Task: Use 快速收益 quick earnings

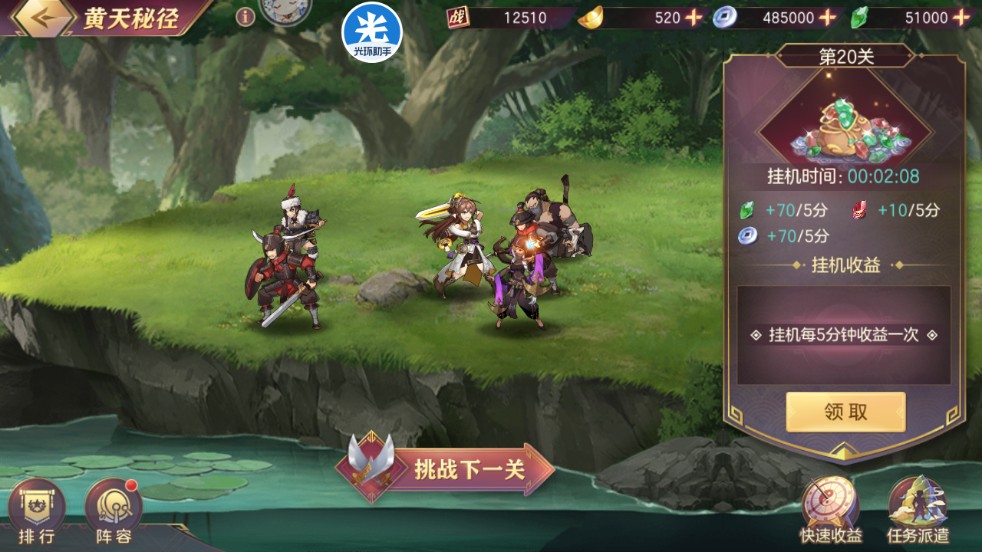Action: [827, 508]
